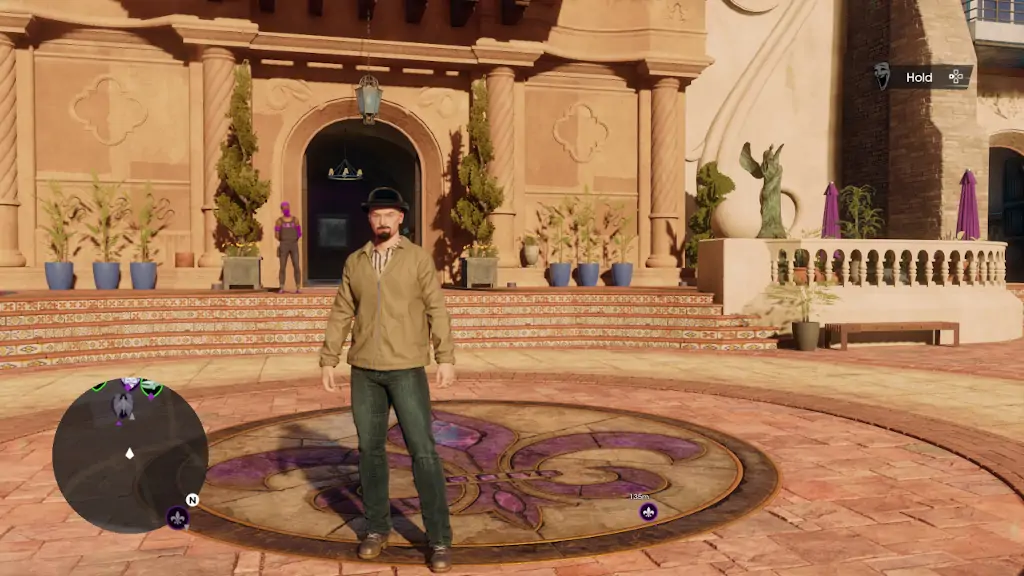Select the winged gray icon on the minimap

[123, 403]
